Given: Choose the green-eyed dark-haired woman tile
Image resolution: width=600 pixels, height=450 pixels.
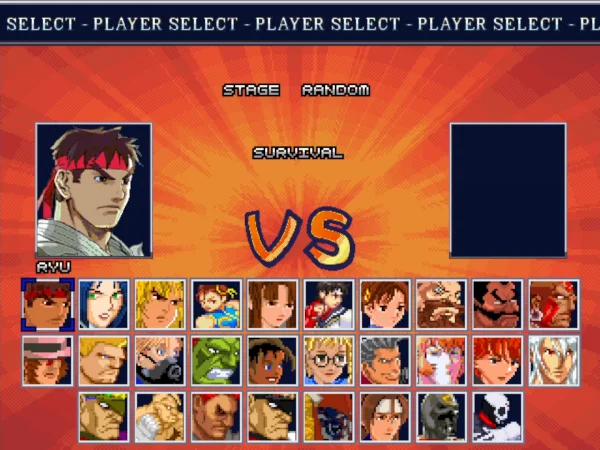Looking at the screenshot, I should (x=104, y=305).
